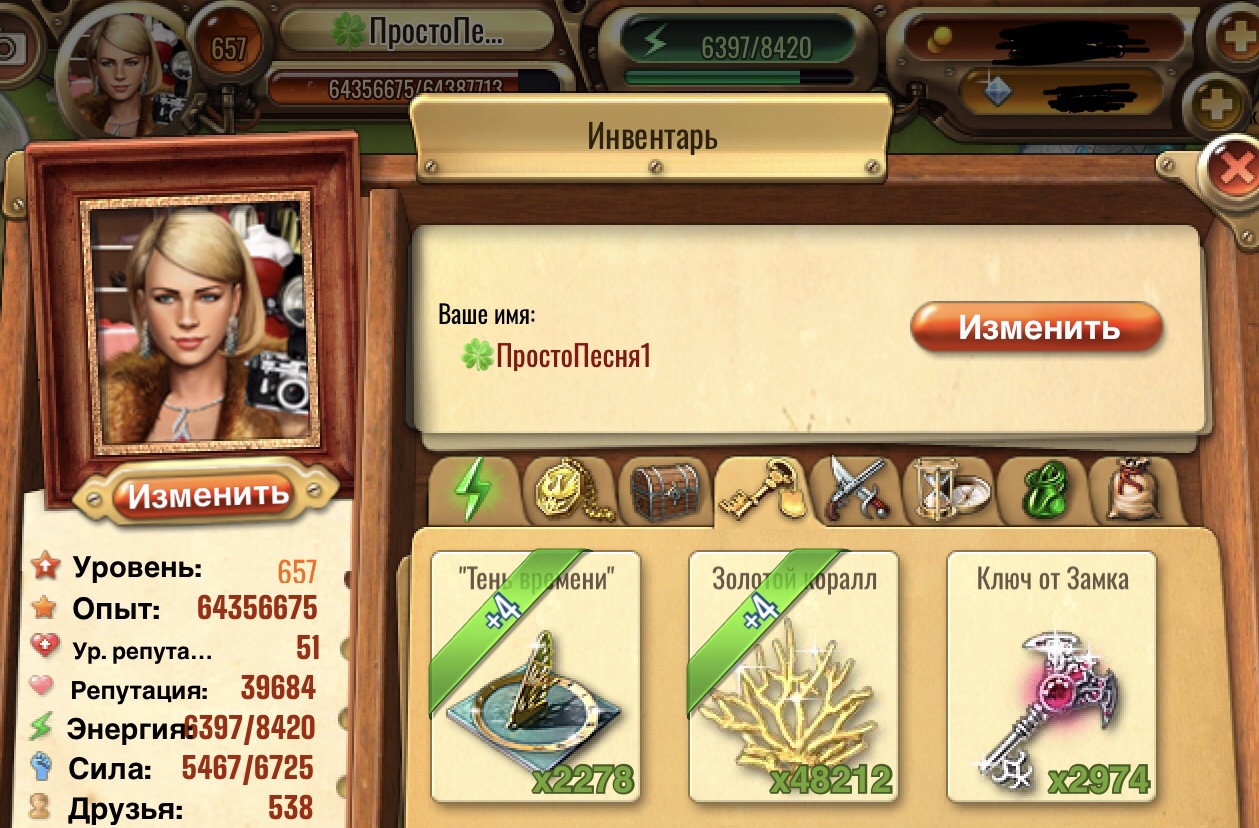Switch to the lightning energy tab

coord(473,491)
